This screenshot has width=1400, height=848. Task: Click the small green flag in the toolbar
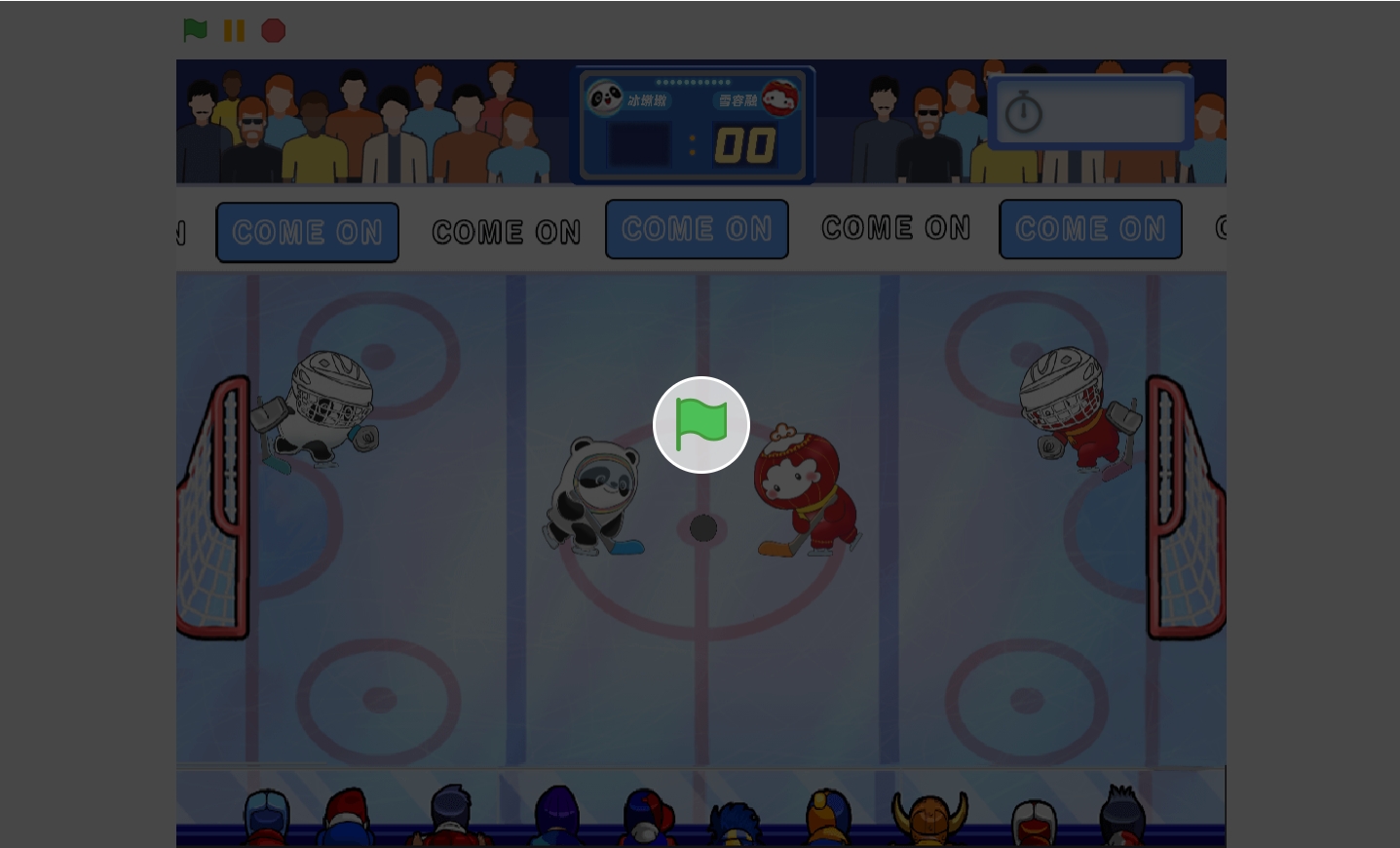(195, 30)
